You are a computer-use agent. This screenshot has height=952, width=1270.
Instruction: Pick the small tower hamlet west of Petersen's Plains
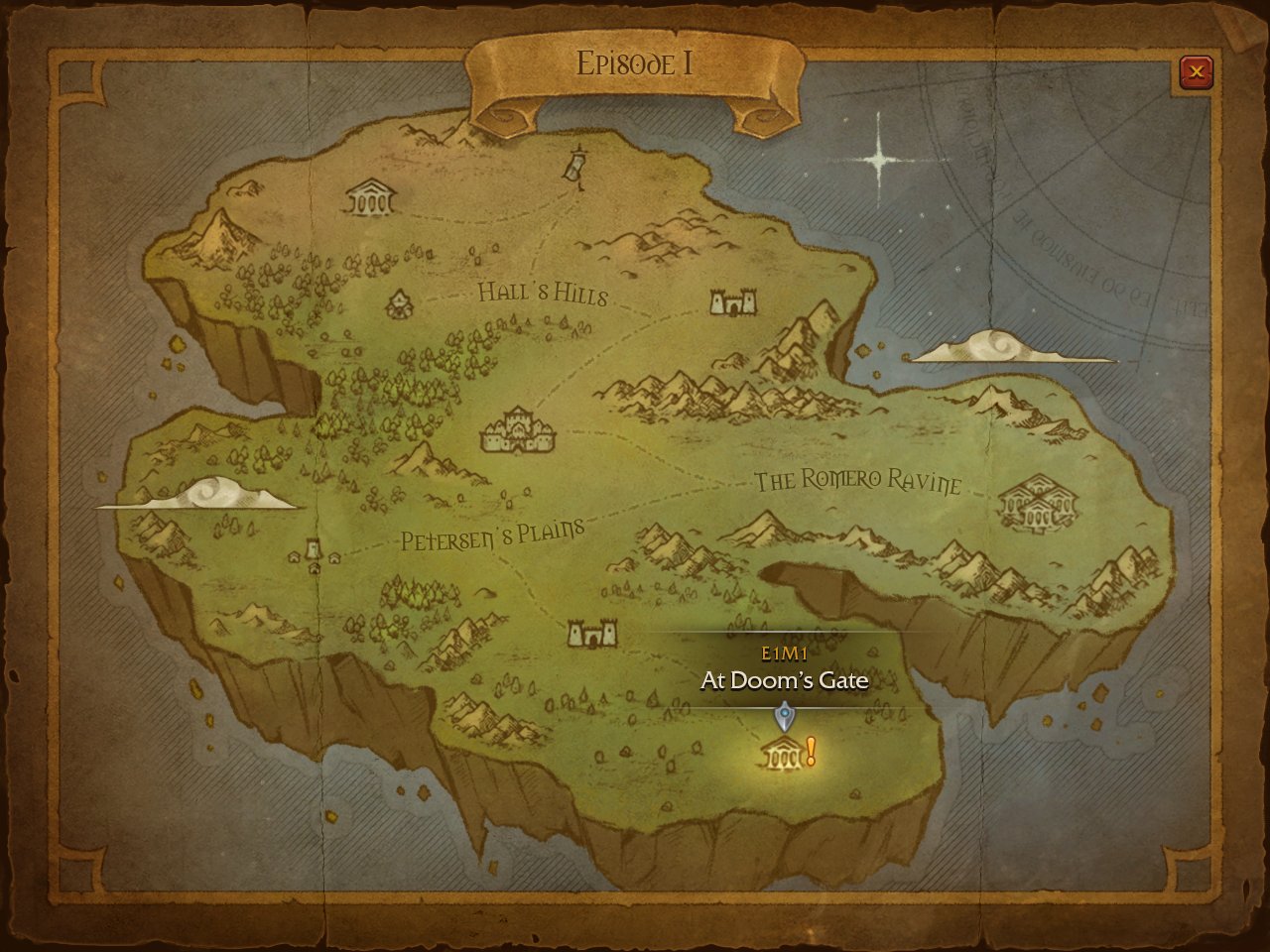tap(315, 553)
